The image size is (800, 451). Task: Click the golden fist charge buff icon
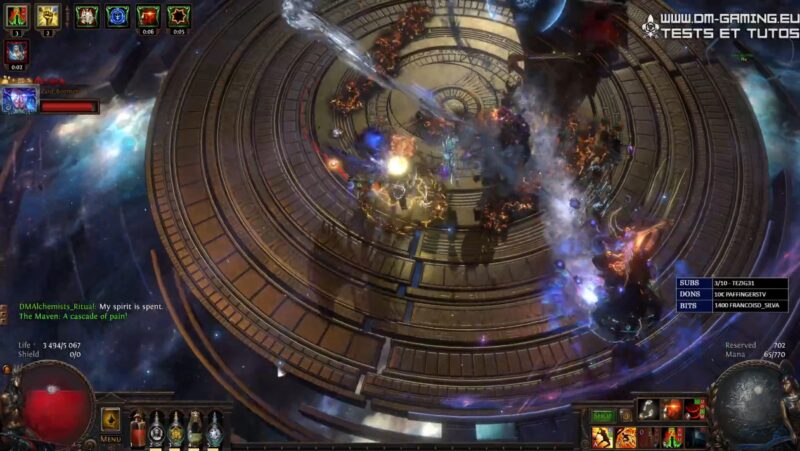48,16
